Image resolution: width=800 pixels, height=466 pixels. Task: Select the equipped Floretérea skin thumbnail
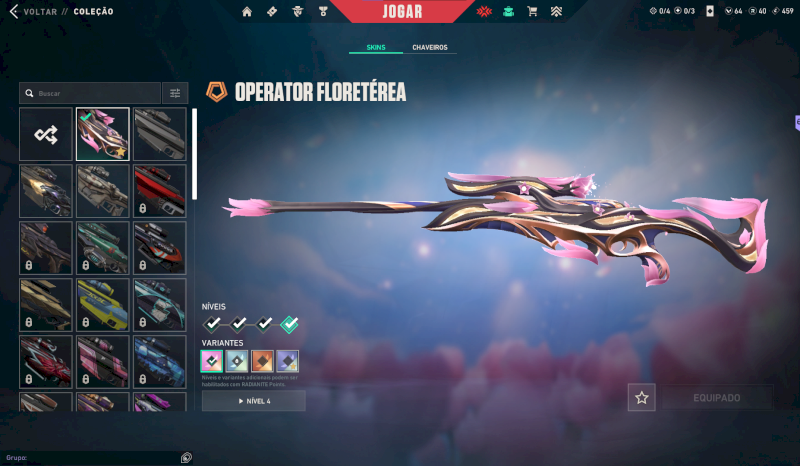click(102, 134)
